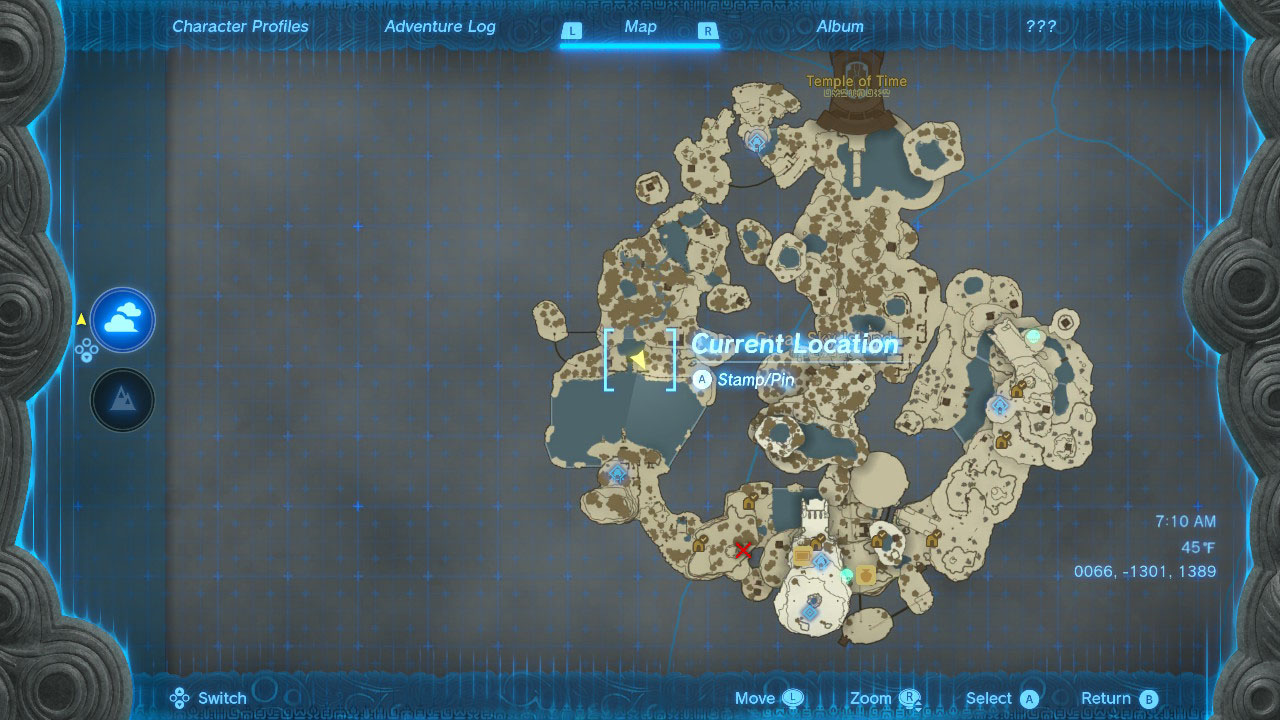Toggle the mountain elevation view button
The height and width of the screenshot is (720, 1280).
(x=121, y=400)
